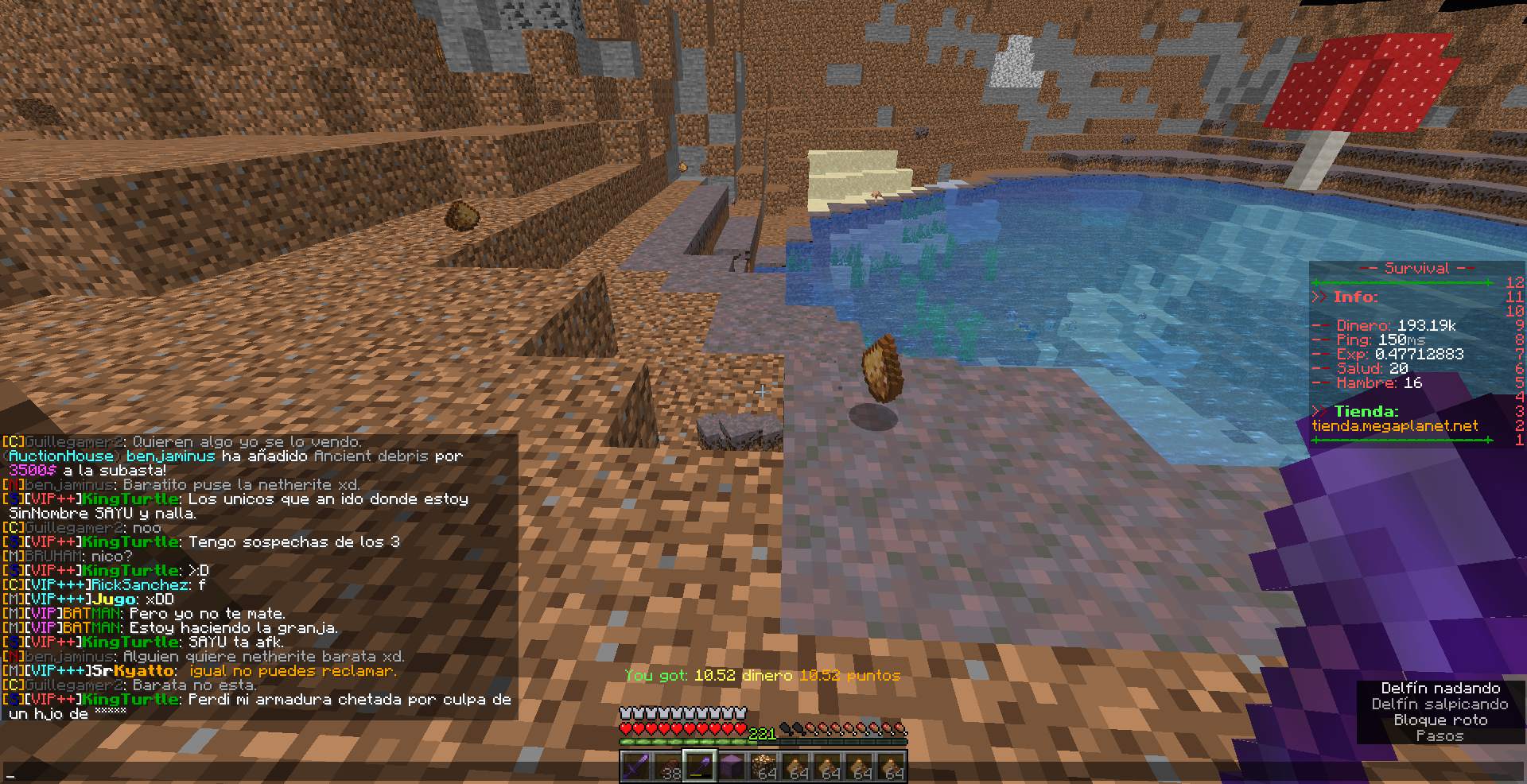The image size is (1527, 784).
Task: Click the AuctionHouse announcement in chat
Action: coord(61,456)
